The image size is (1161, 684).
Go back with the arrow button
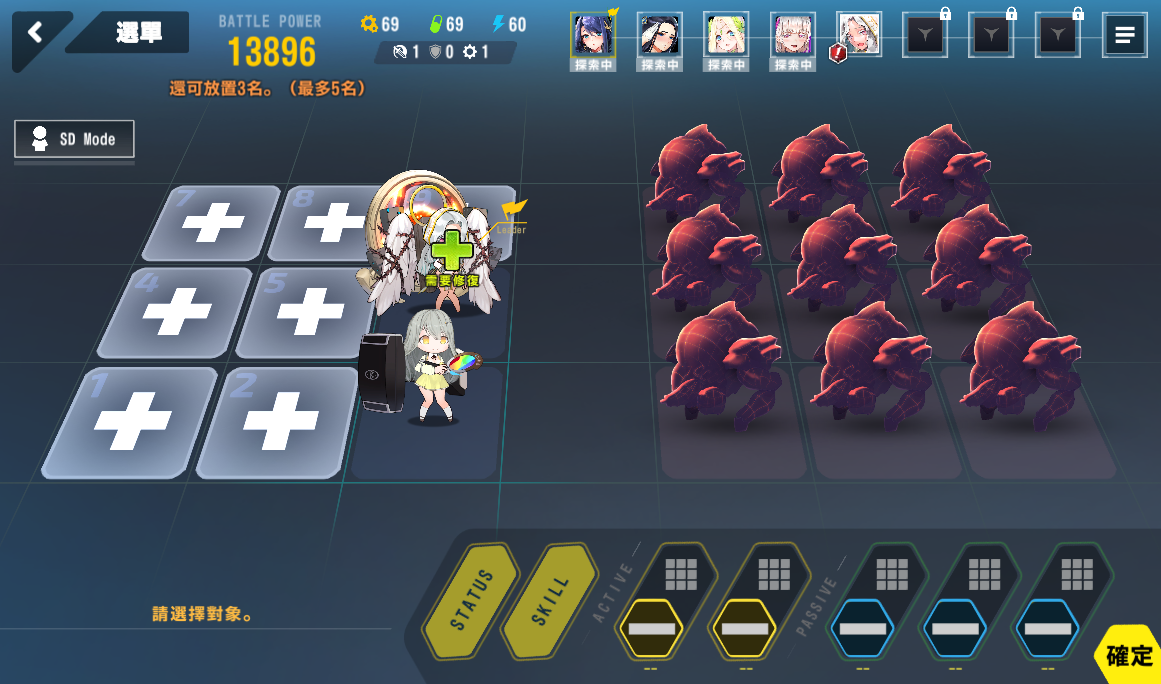pos(36,33)
